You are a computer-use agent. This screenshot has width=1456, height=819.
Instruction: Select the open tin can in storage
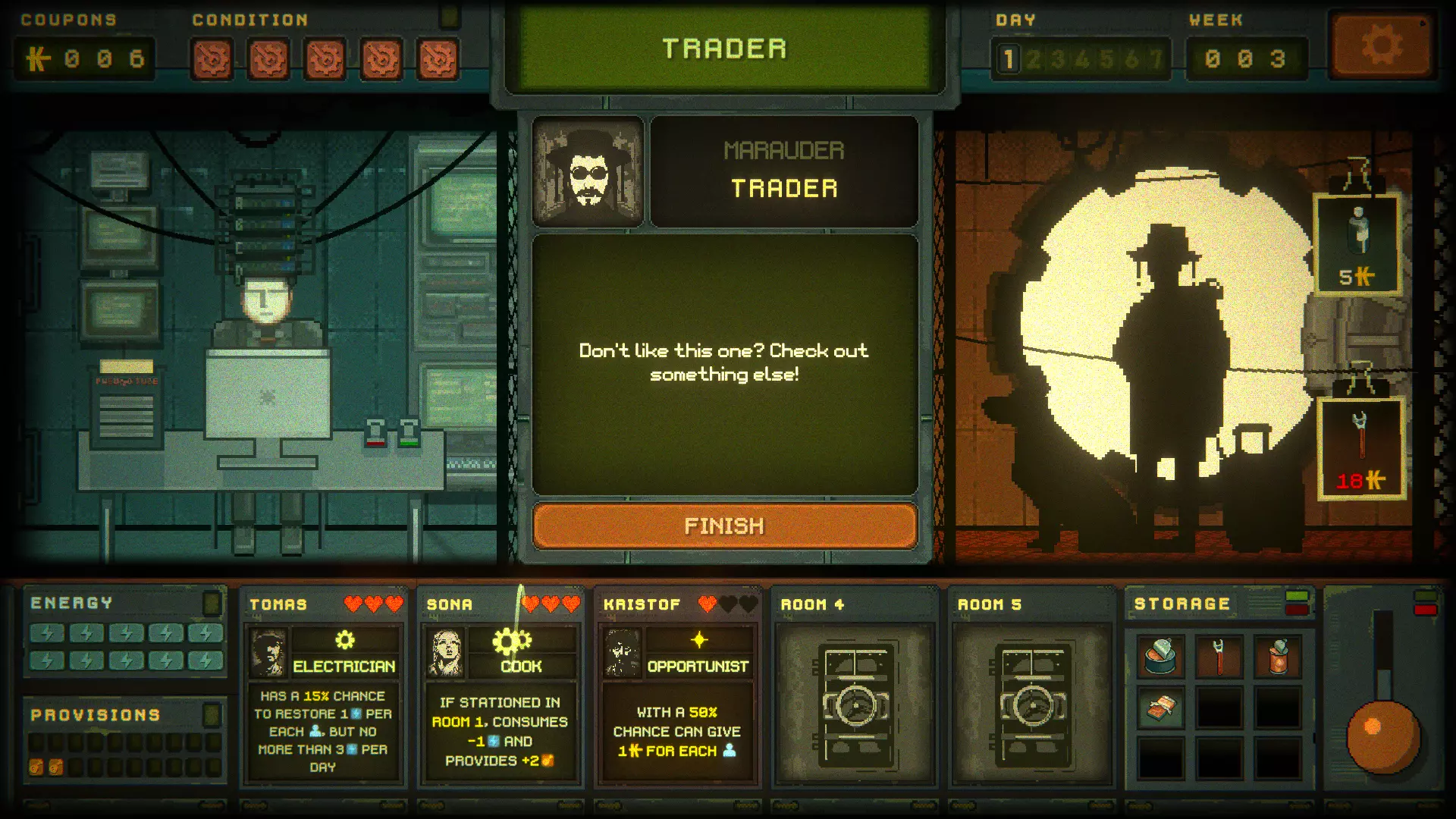1160,656
